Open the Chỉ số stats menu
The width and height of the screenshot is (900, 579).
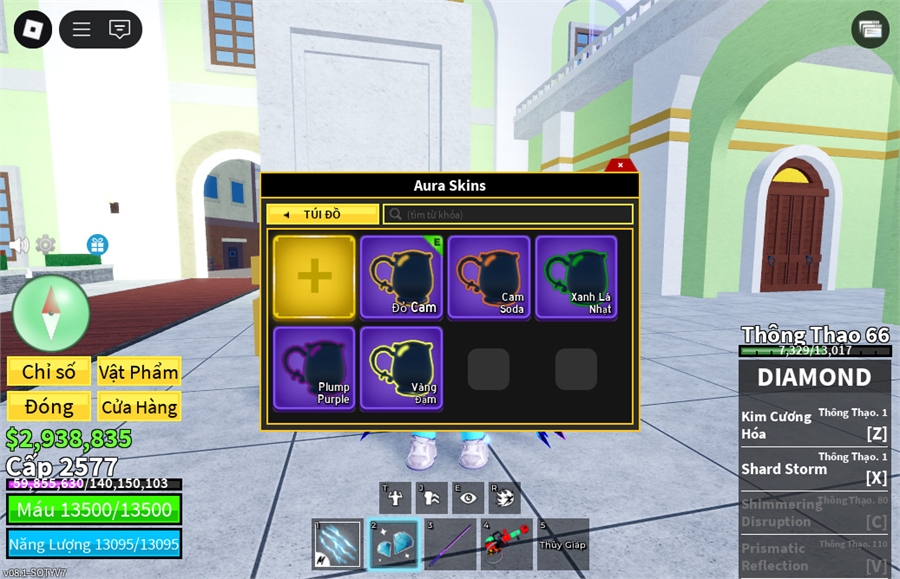[x=49, y=372]
